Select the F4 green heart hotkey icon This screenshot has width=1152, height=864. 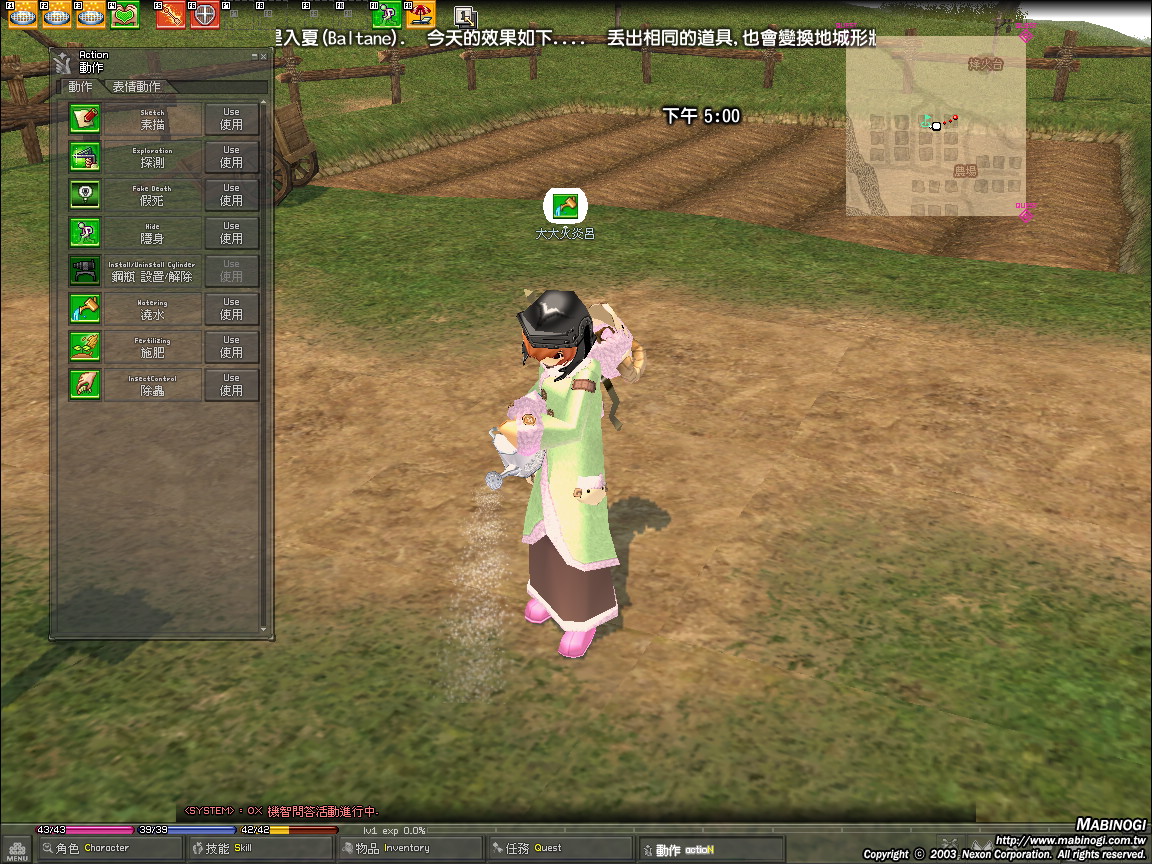pyautogui.click(x=124, y=16)
